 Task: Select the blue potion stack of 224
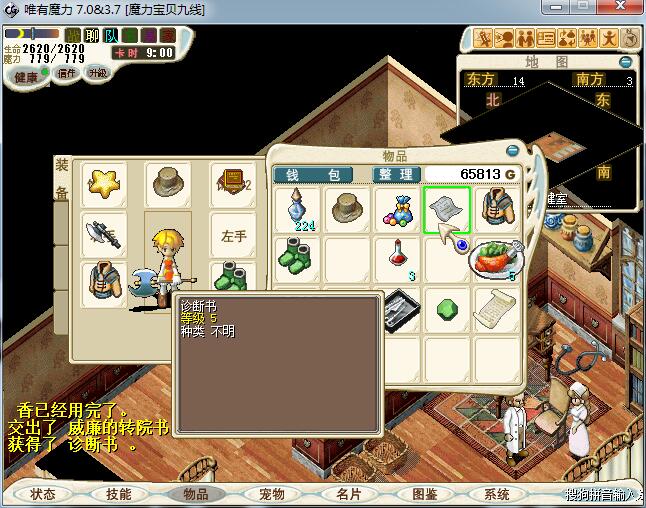[x=299, y=209]
